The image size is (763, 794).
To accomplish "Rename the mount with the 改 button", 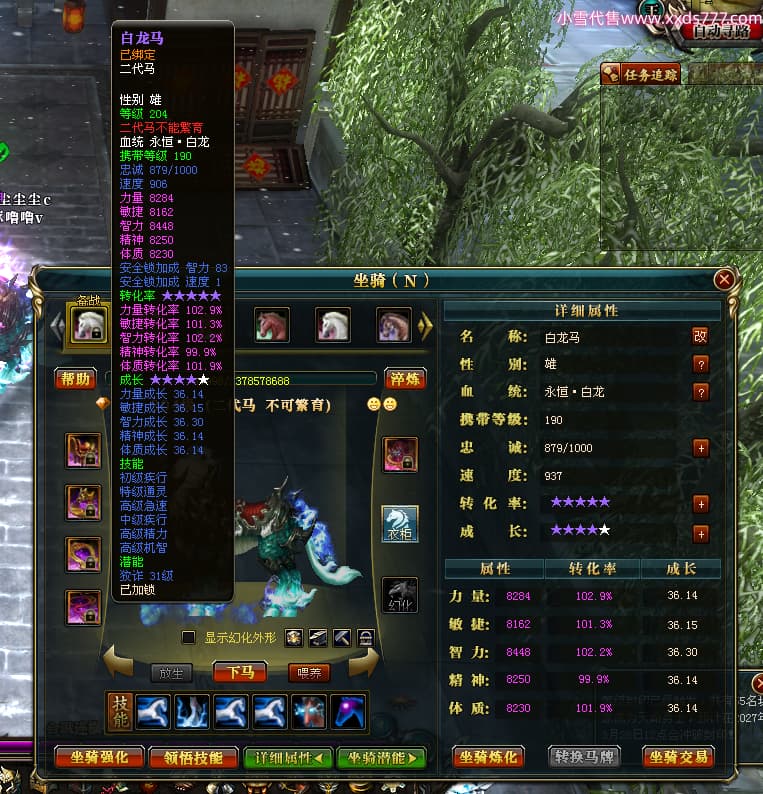I will pyautogui.click(x=701, y=336).
